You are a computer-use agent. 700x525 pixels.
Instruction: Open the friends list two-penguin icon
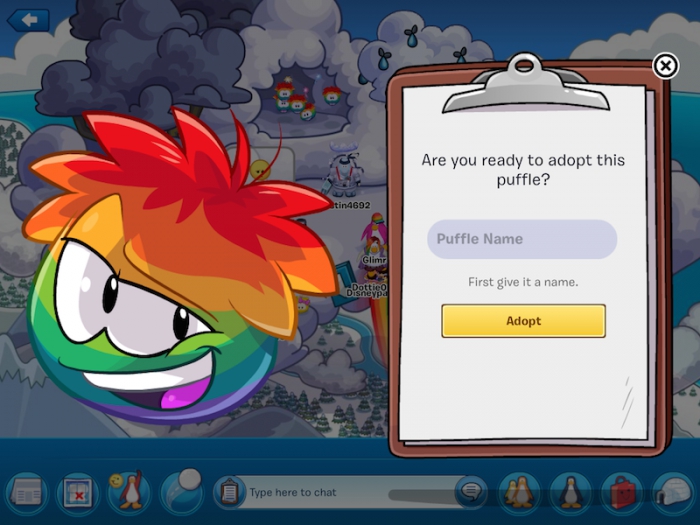tap(520, 492)
